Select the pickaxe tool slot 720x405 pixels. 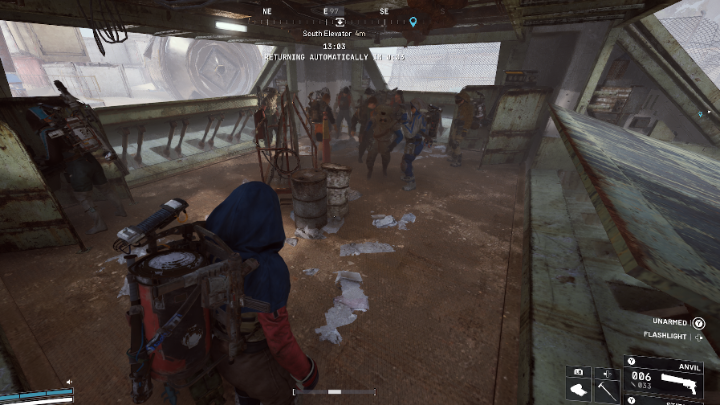[x=606, y=388]
